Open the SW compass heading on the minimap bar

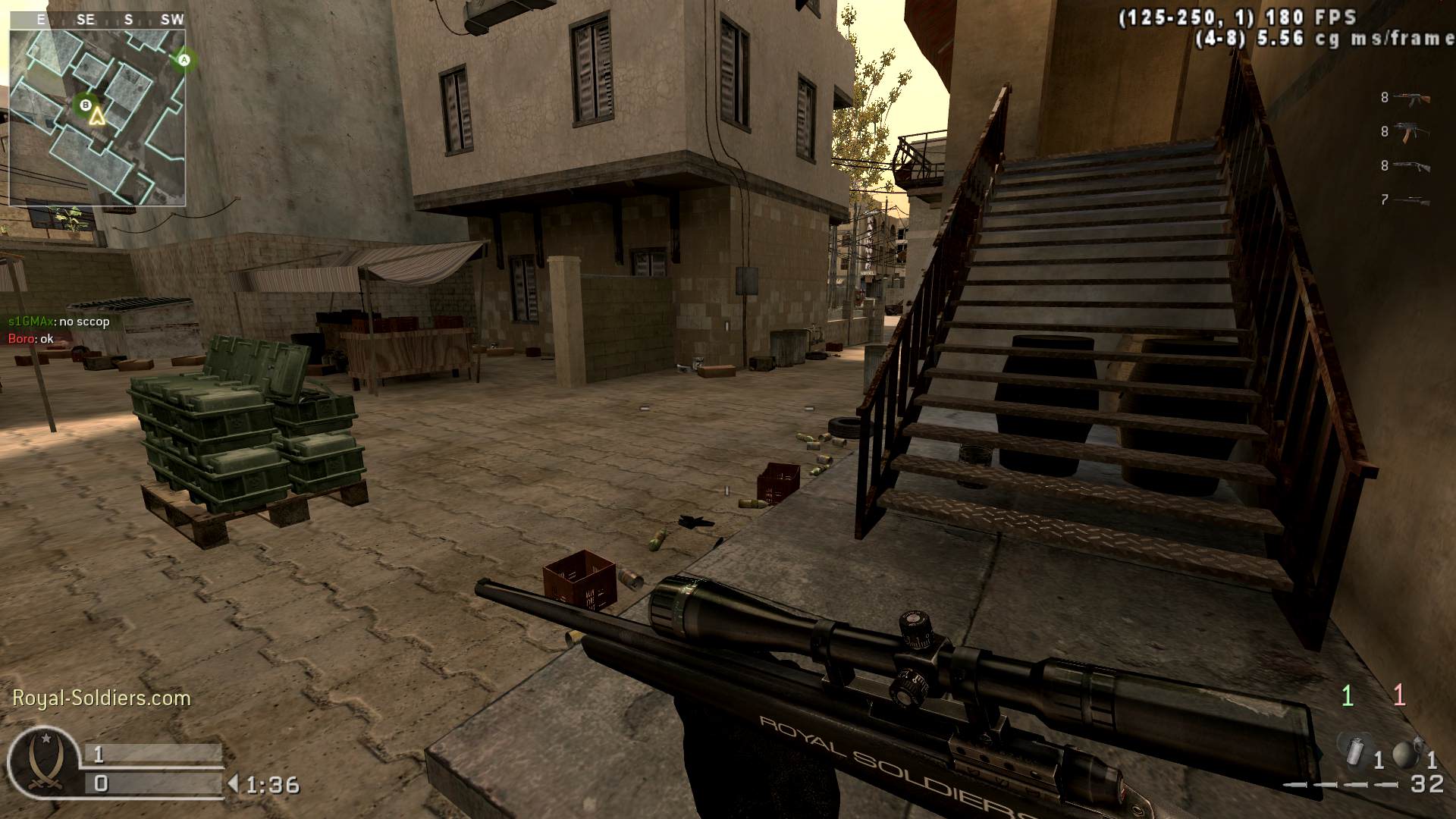tap(171, 19)
